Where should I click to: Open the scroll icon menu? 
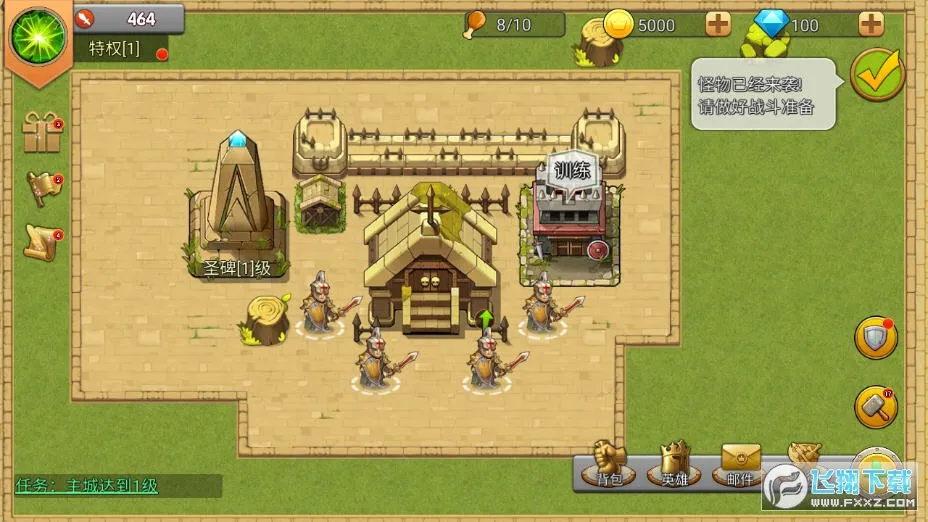[42, 242]
